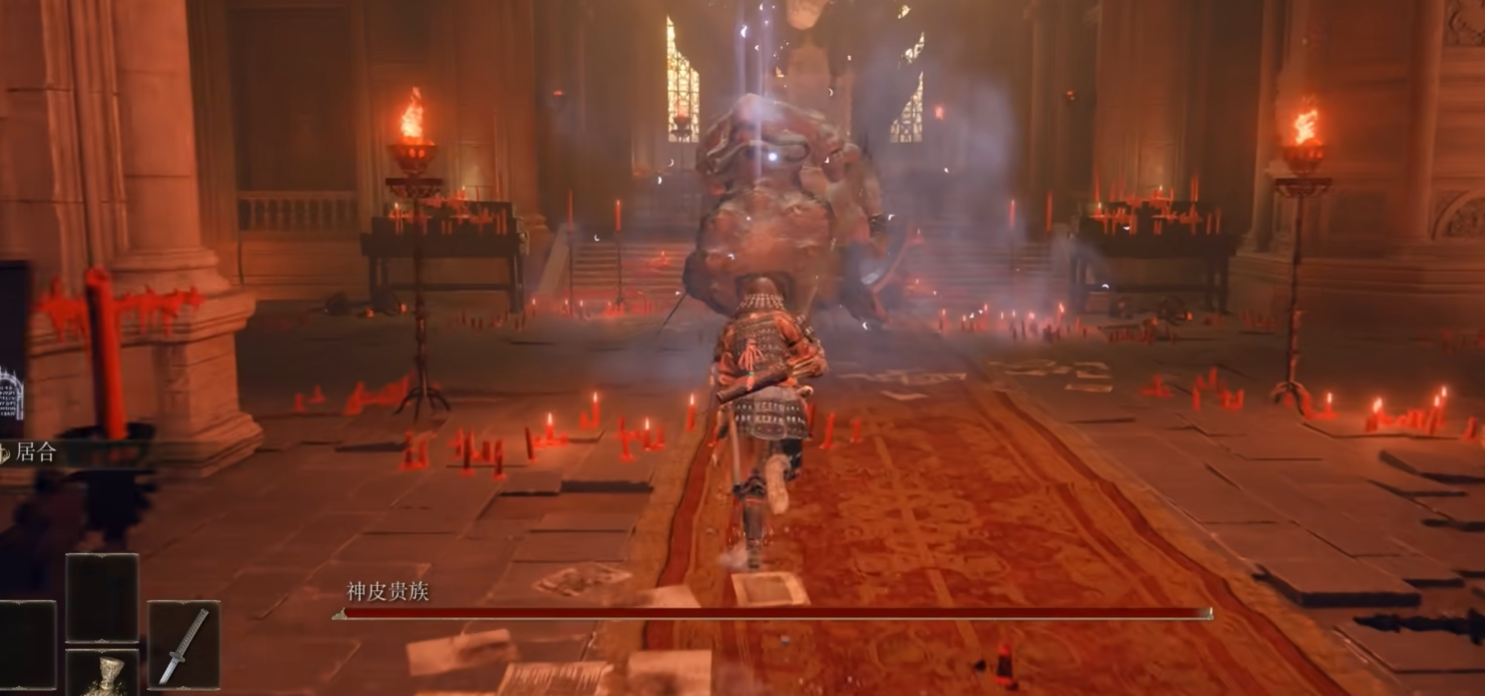Select the katana weapon slot
Screen dimensions: 1485x696
click(183, 645)
